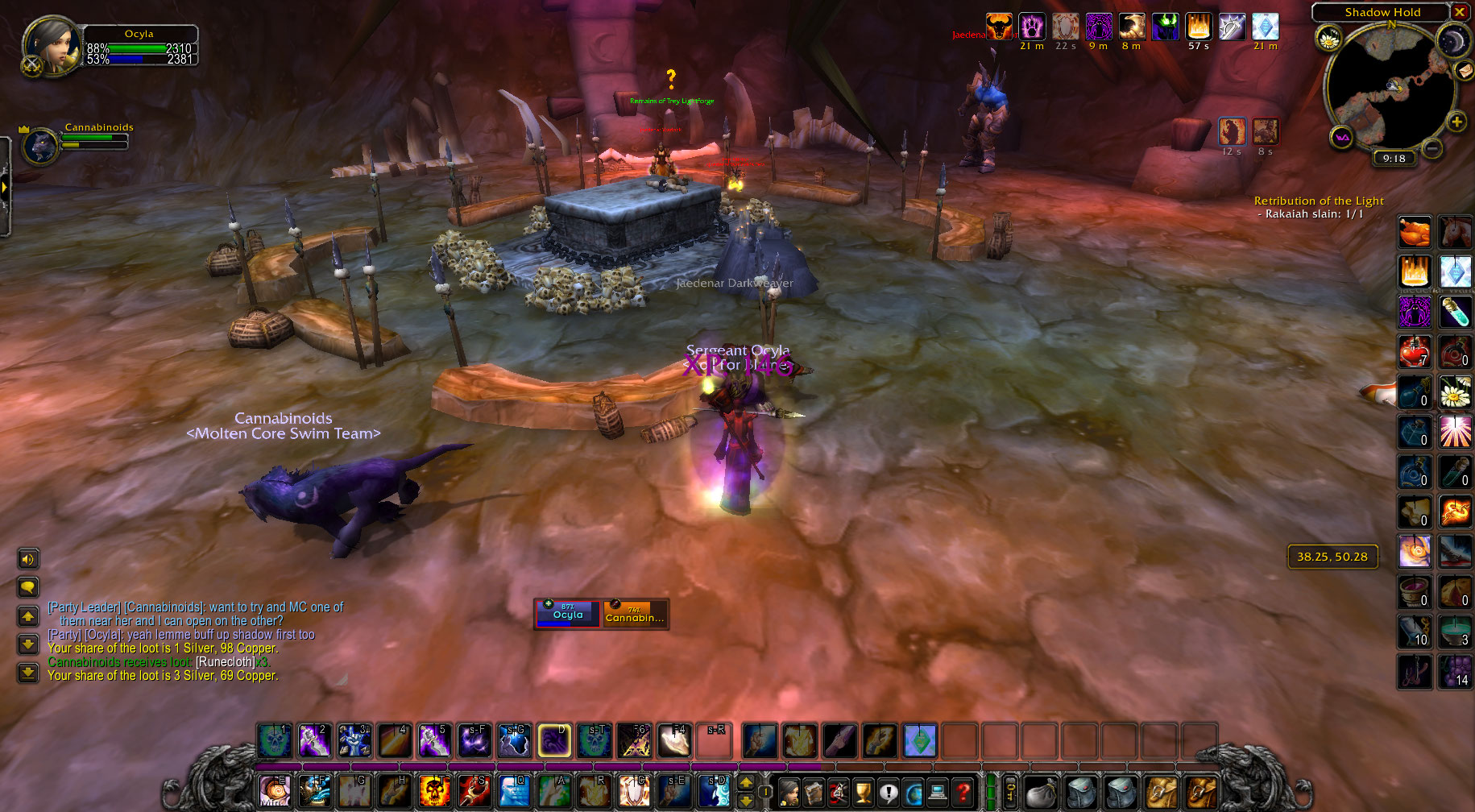Click the Ocyla raid frame

coord(568,614)
